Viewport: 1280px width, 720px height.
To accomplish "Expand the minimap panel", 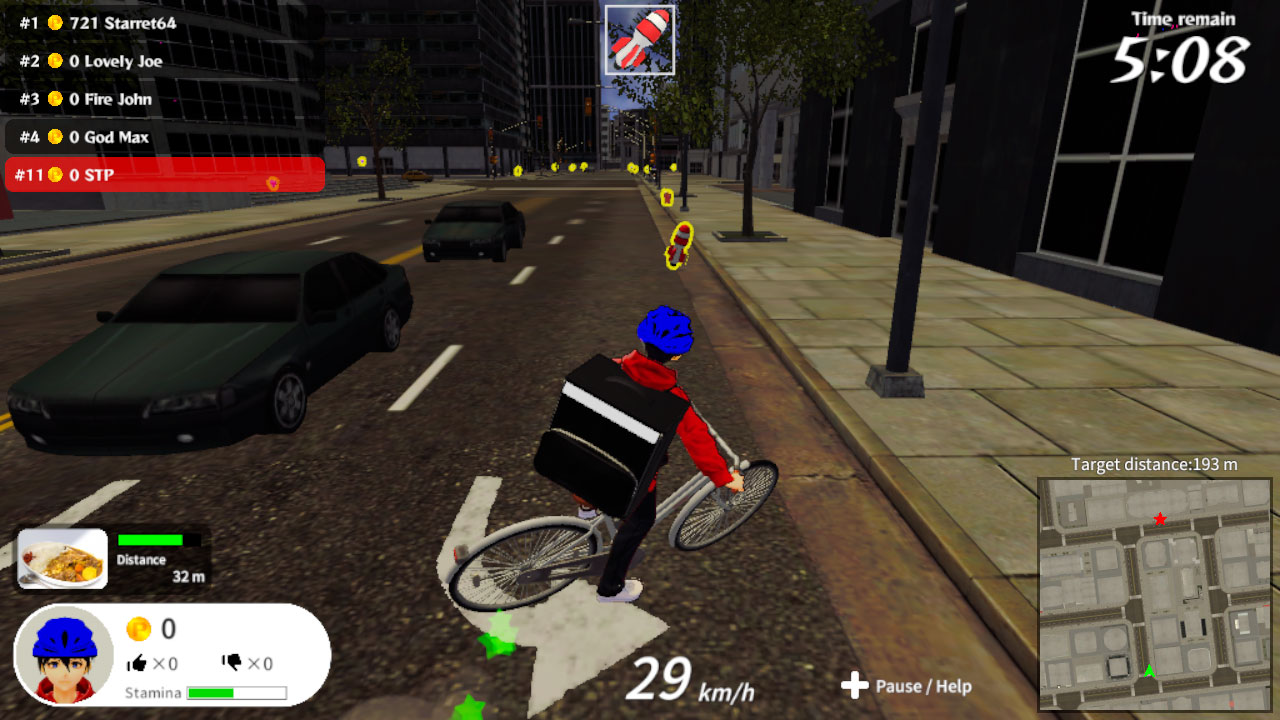I will point(1155,595).
